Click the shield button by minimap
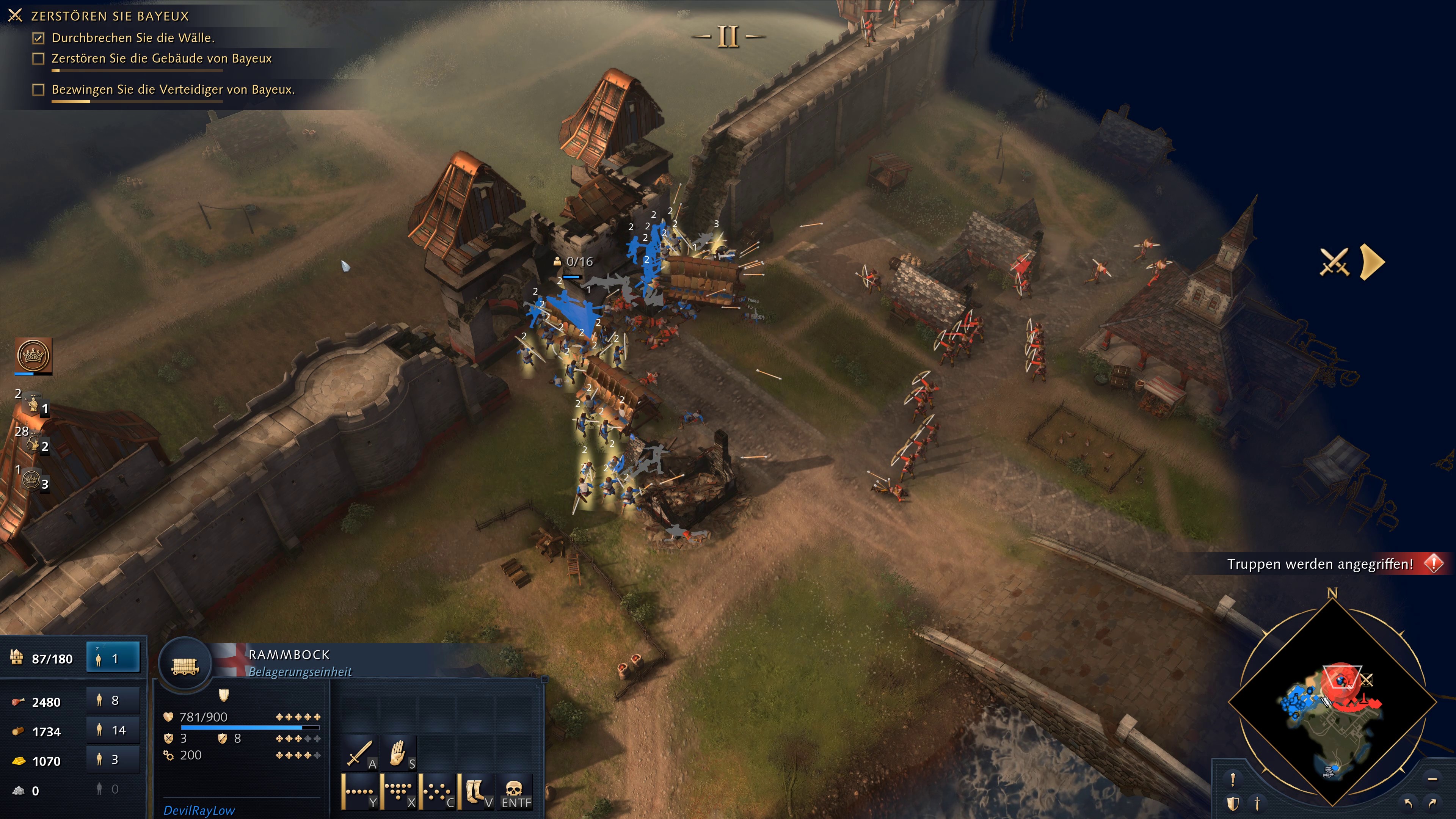Screen dimensions: 1456x819 tap(1233, 803)
